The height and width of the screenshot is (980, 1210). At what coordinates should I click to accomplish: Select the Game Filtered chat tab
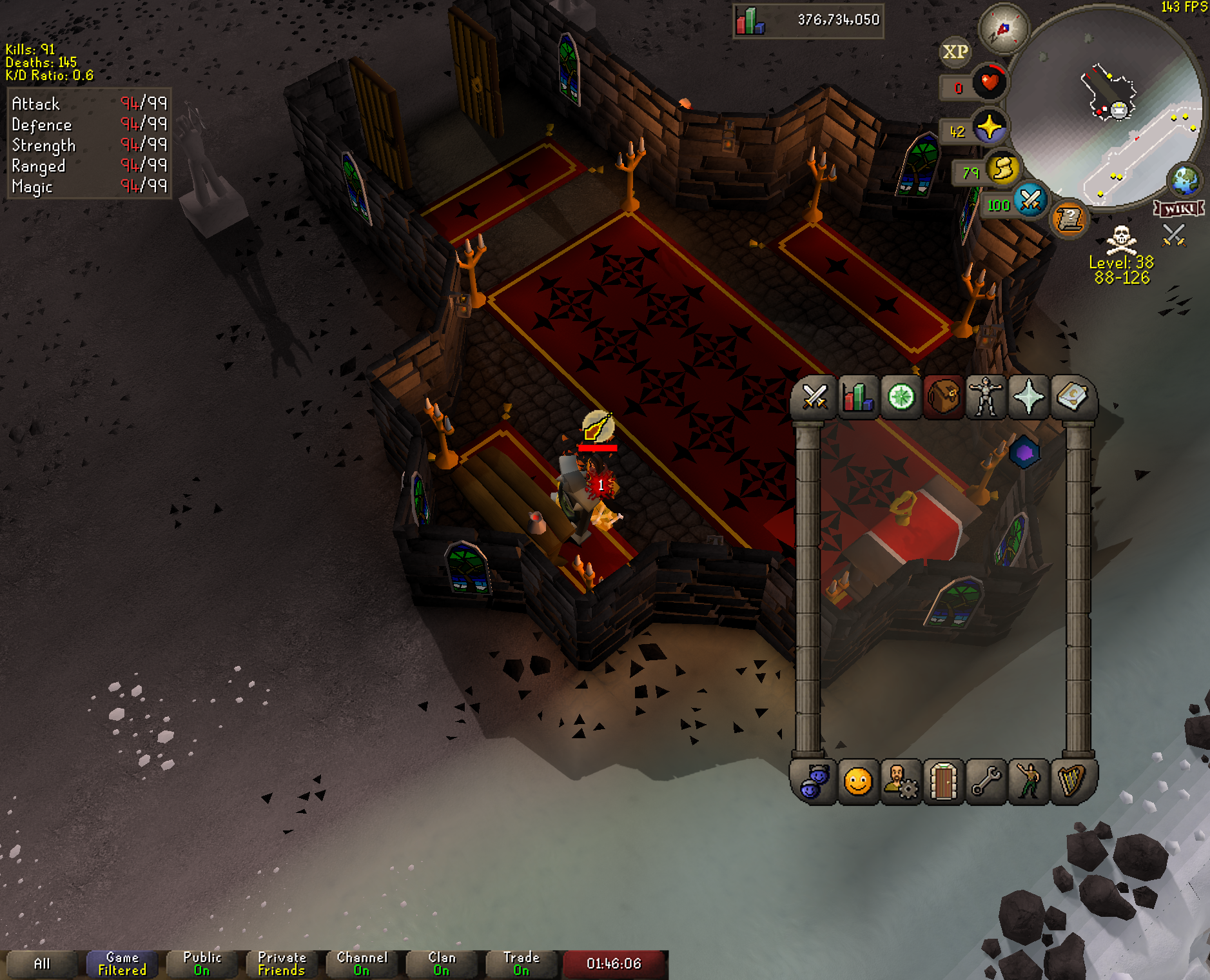click(122, 964)
